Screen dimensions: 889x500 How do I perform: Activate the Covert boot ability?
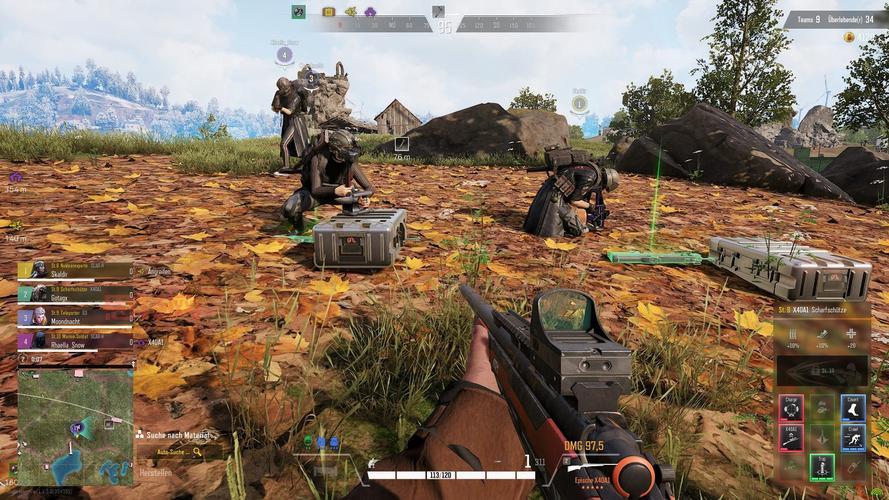(853, 406)
